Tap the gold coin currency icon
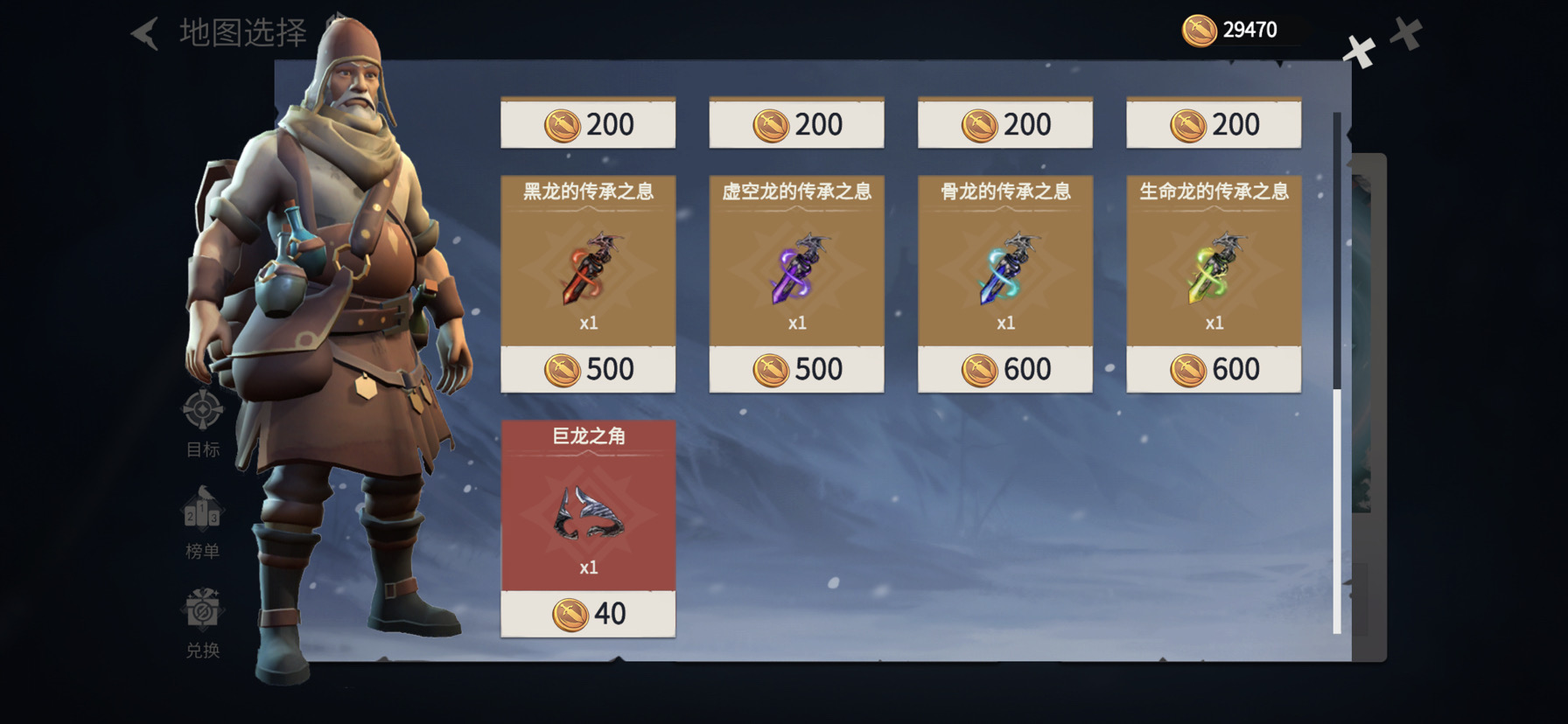Viewport: 1568px width, 724px height. coord(1199,31)
